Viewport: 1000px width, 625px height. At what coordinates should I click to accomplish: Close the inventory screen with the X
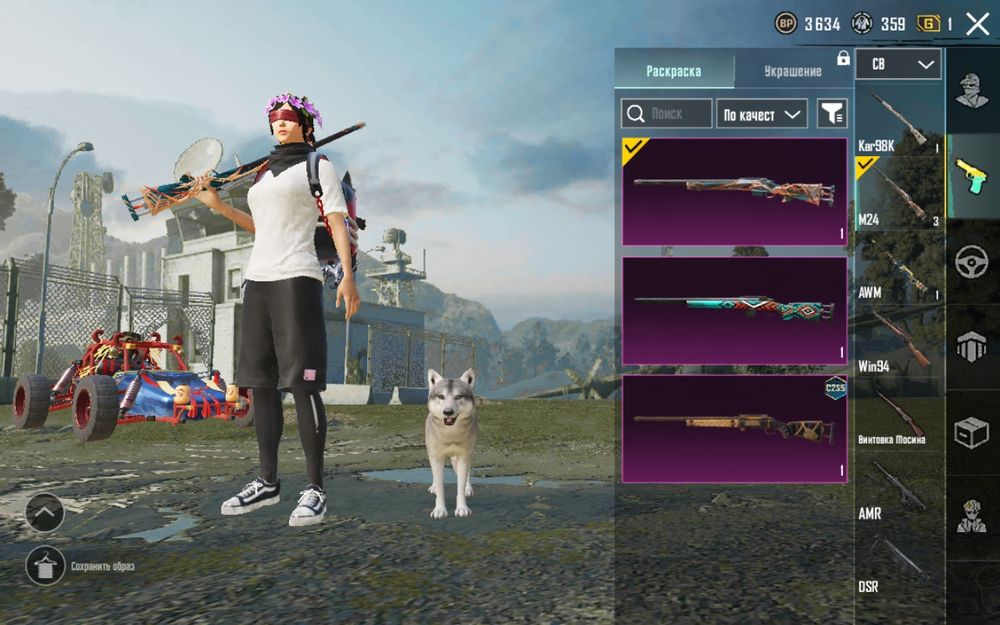point(977,25)
